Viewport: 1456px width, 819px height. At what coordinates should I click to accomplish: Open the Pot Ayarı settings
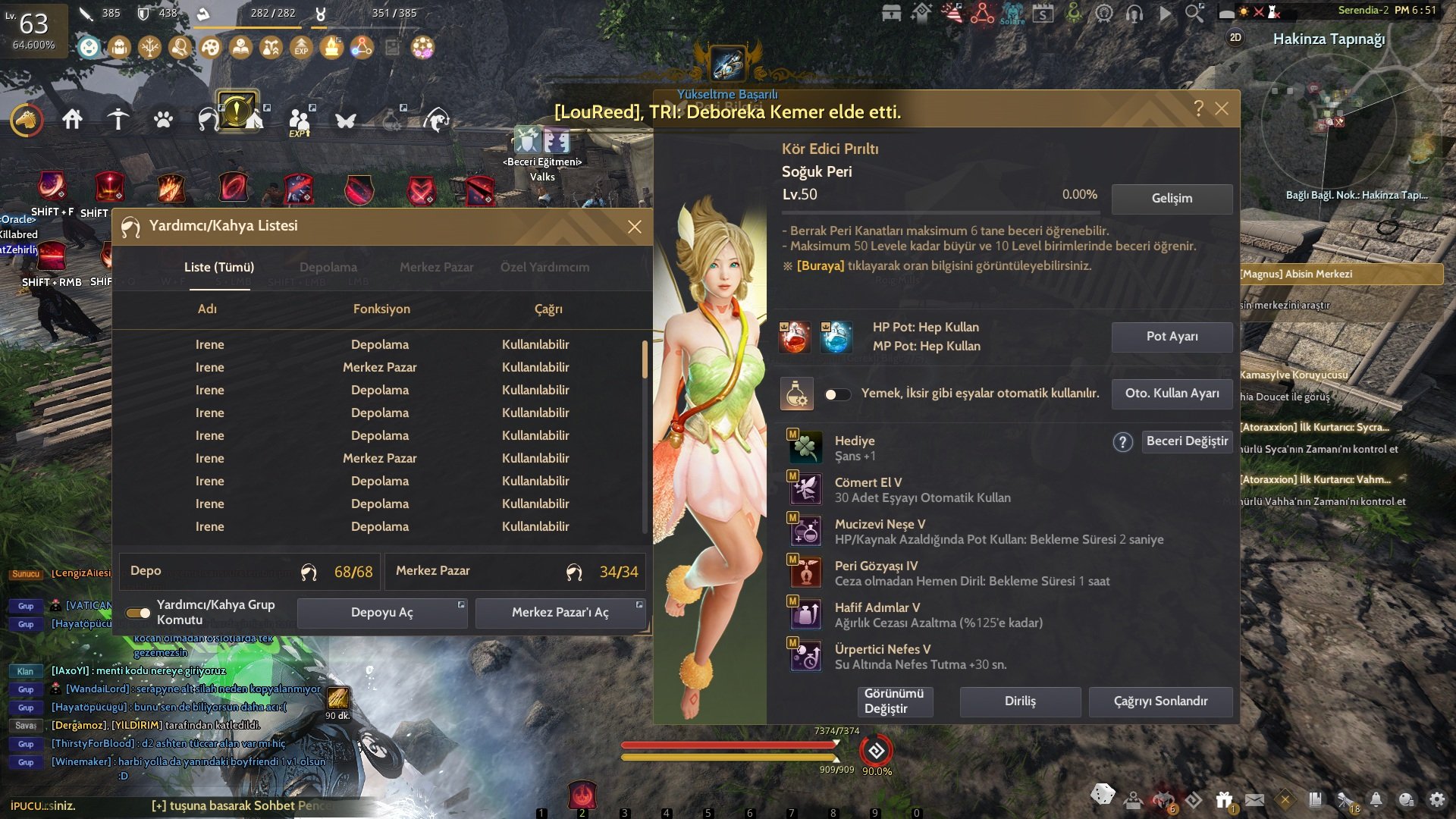point(1172,337)
